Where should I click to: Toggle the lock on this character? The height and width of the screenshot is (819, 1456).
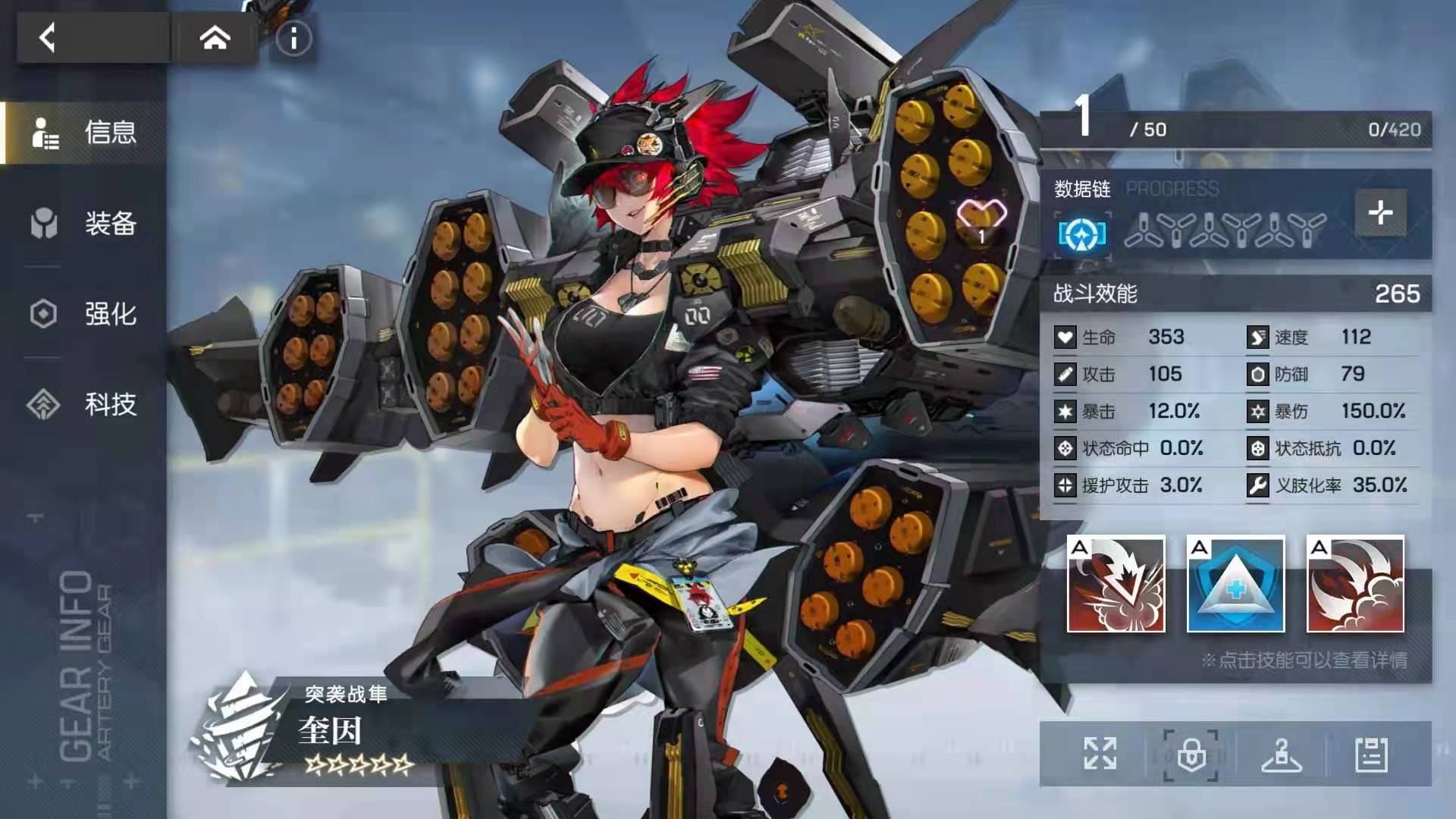click(1191, 755)
